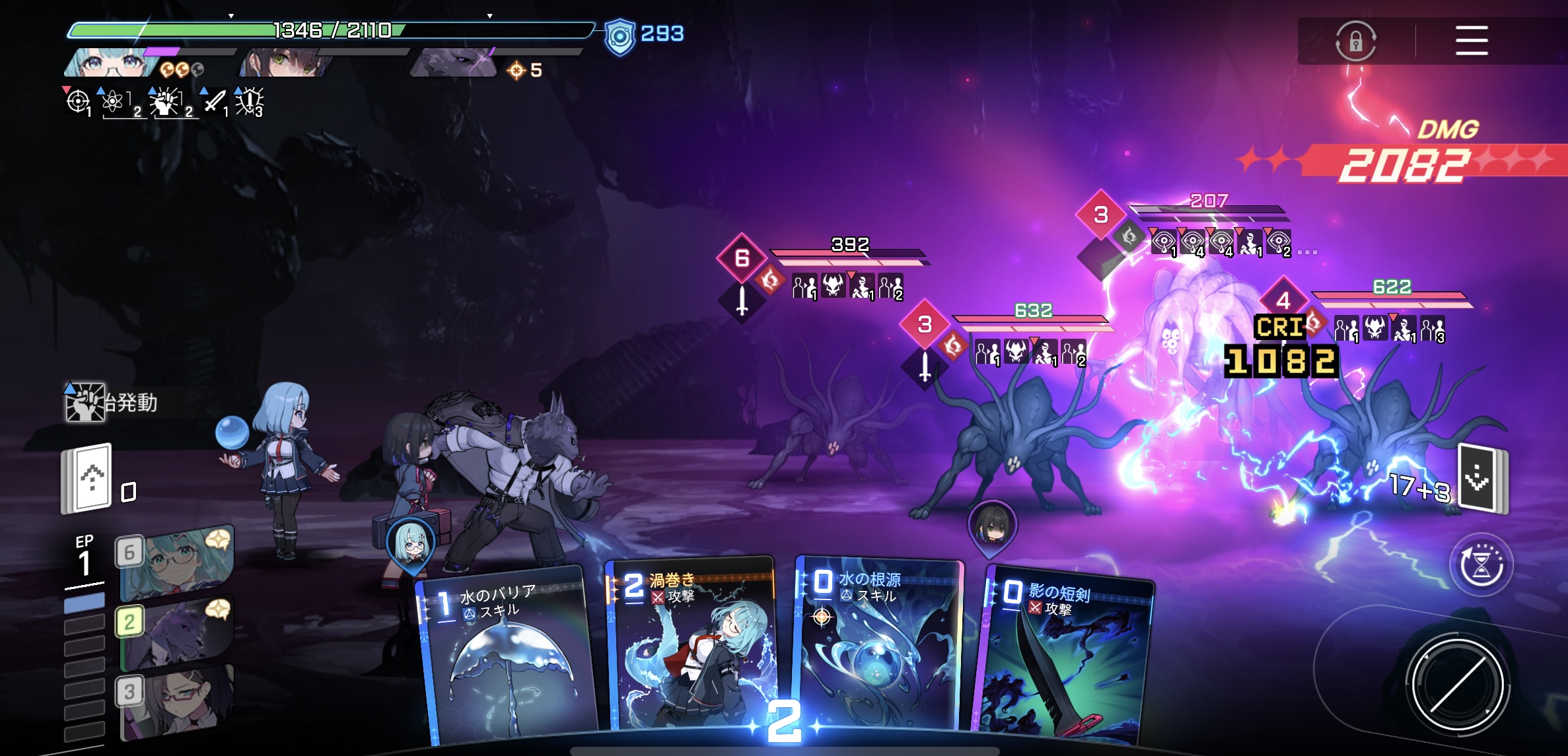
Task: Select the blue-haired glasses girl party portrait
Action: (112, 64)
